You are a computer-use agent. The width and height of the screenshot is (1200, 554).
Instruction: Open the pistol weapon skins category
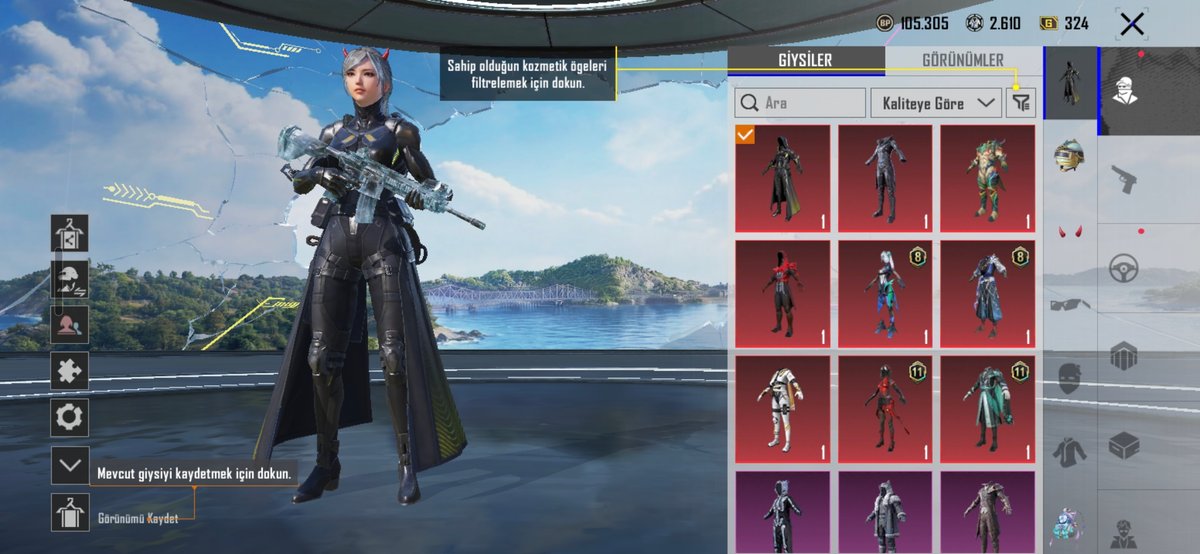[x=1126, y=180]
